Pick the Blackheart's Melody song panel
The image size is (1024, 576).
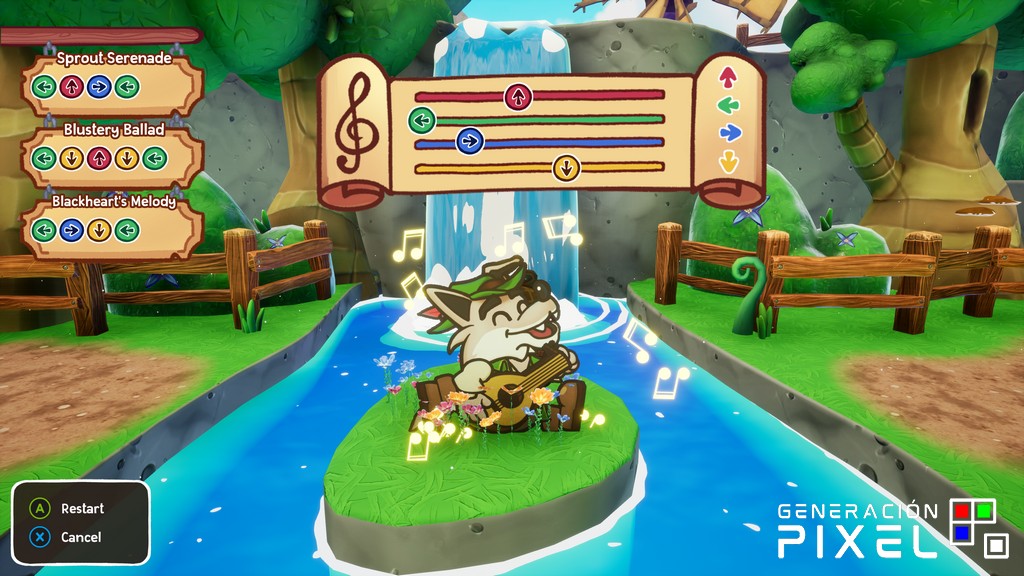pyautogui.click(x=113, y=224)
